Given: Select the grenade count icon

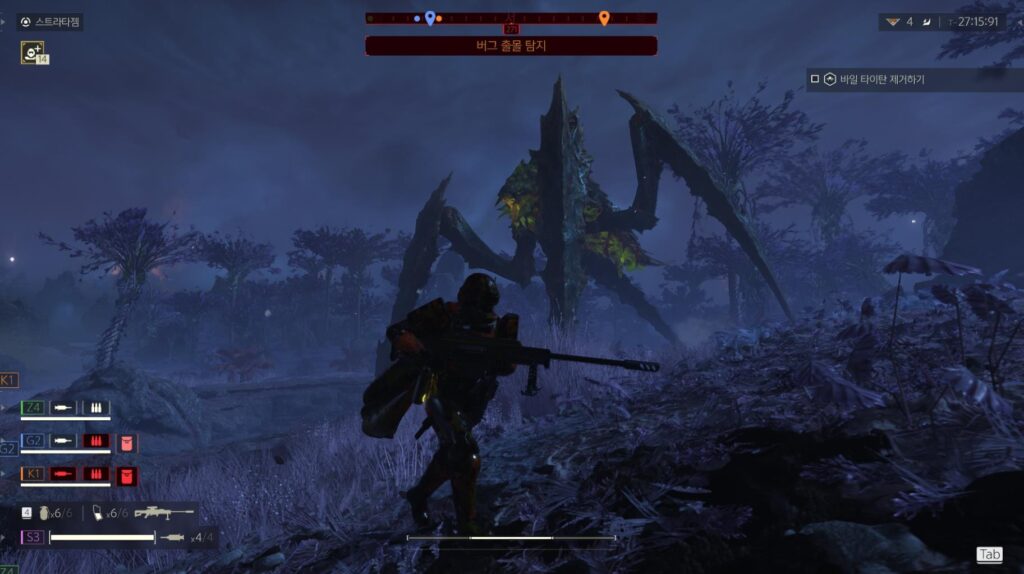Looking at the screenshot, I should [42, 513].
